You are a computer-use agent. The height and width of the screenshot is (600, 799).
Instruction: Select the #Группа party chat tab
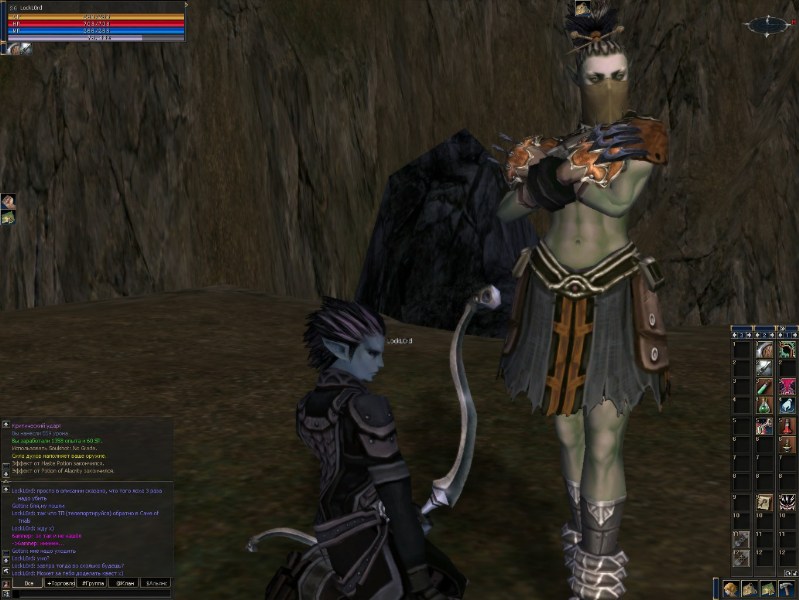[93, 583]
